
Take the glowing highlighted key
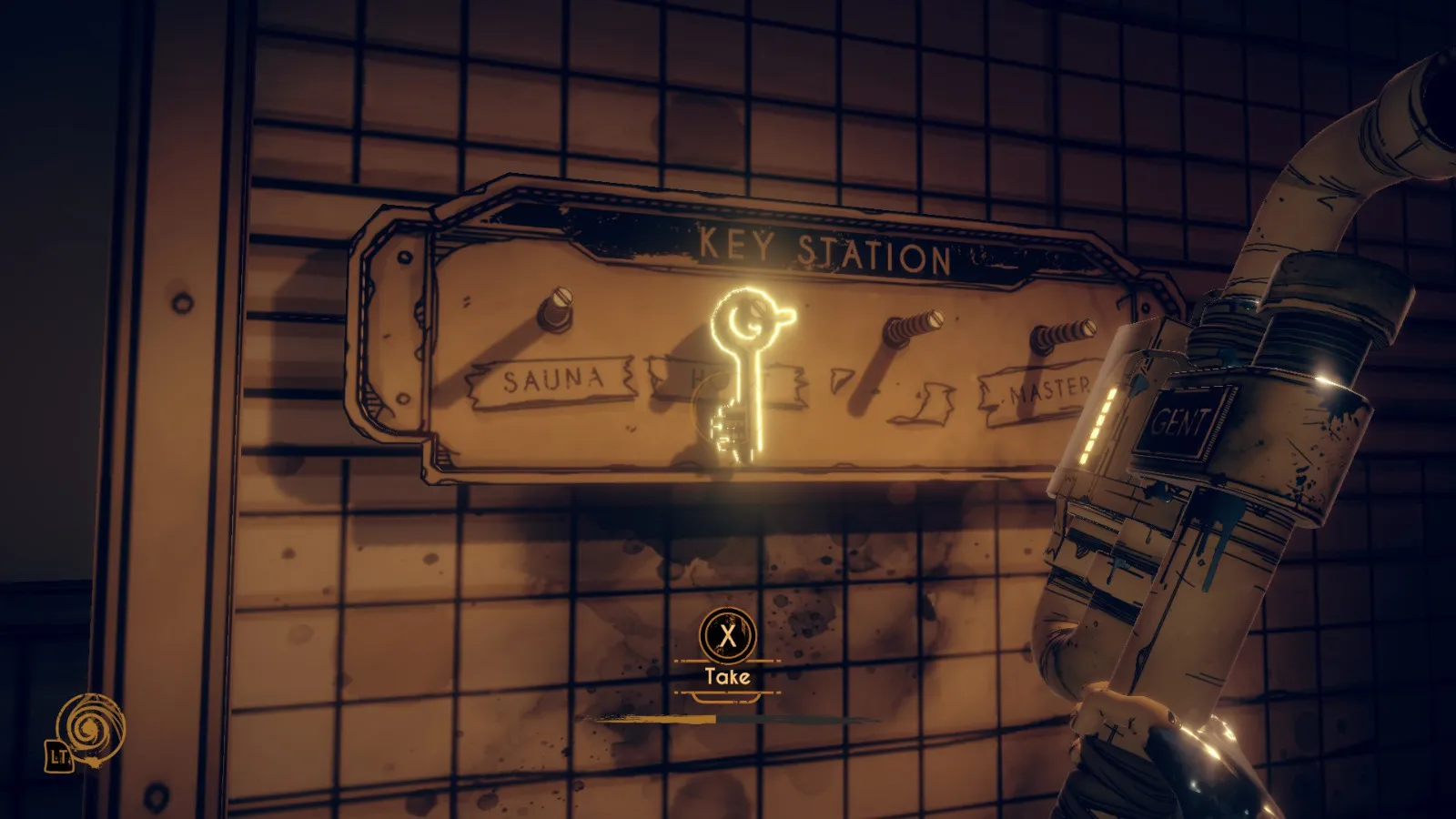click(x=739, y=373)
